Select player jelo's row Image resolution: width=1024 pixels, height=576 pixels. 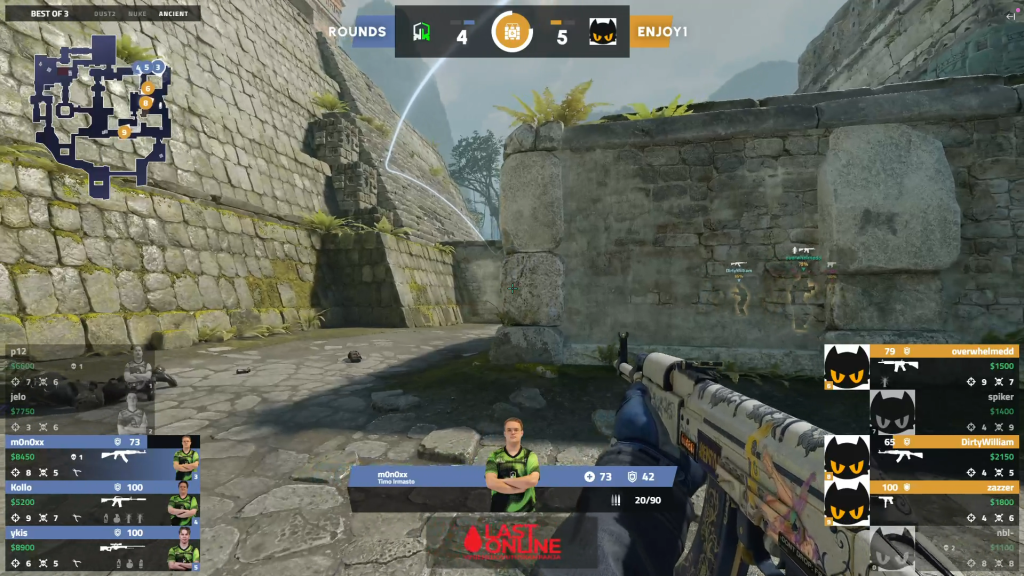pos(77,412)
